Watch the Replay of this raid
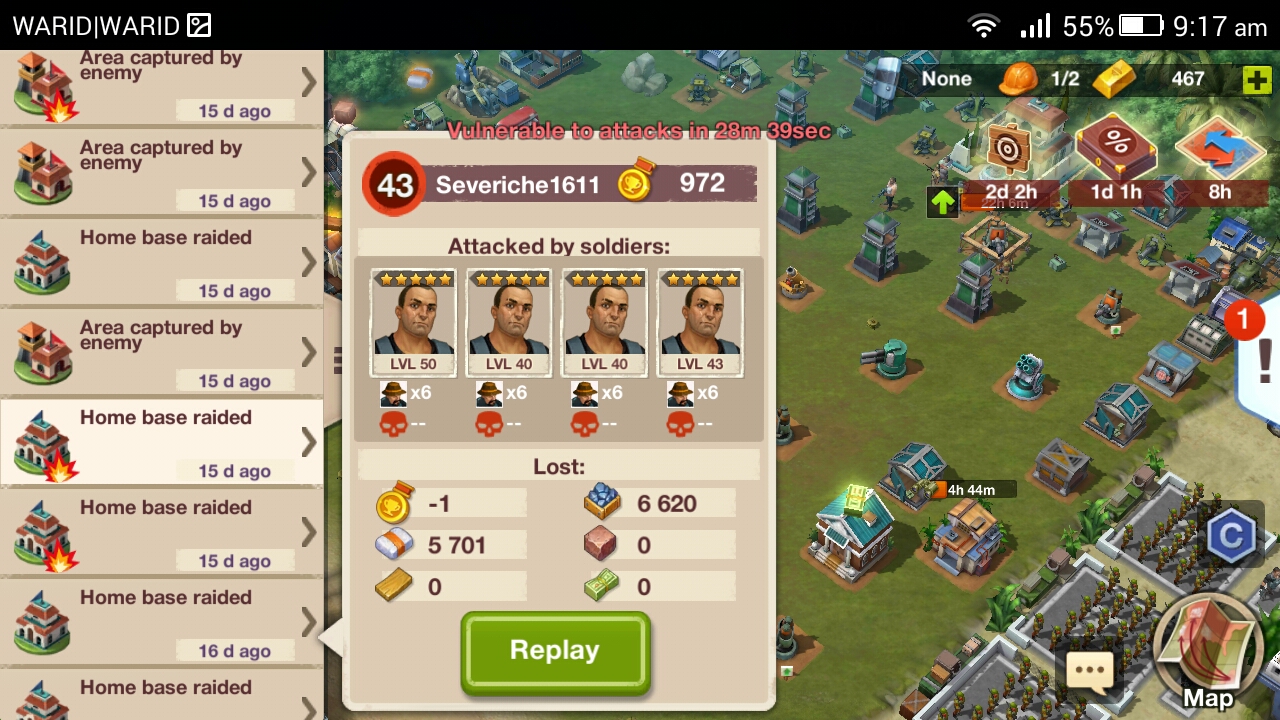 pyautogui.click(x=555, y=651)
